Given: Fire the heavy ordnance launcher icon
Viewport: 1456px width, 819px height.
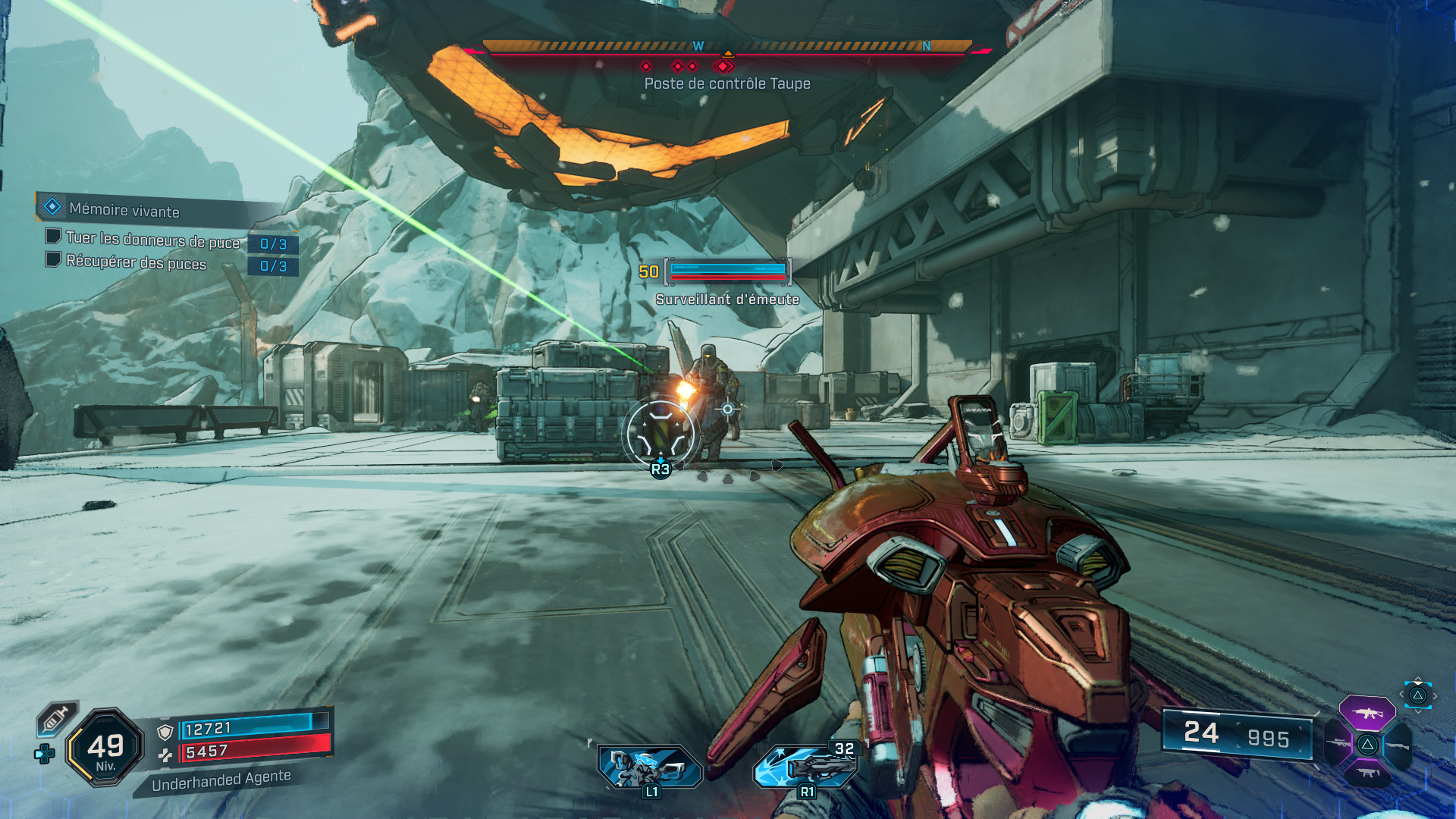Looking at the screenshot, I should click(805, 767).
